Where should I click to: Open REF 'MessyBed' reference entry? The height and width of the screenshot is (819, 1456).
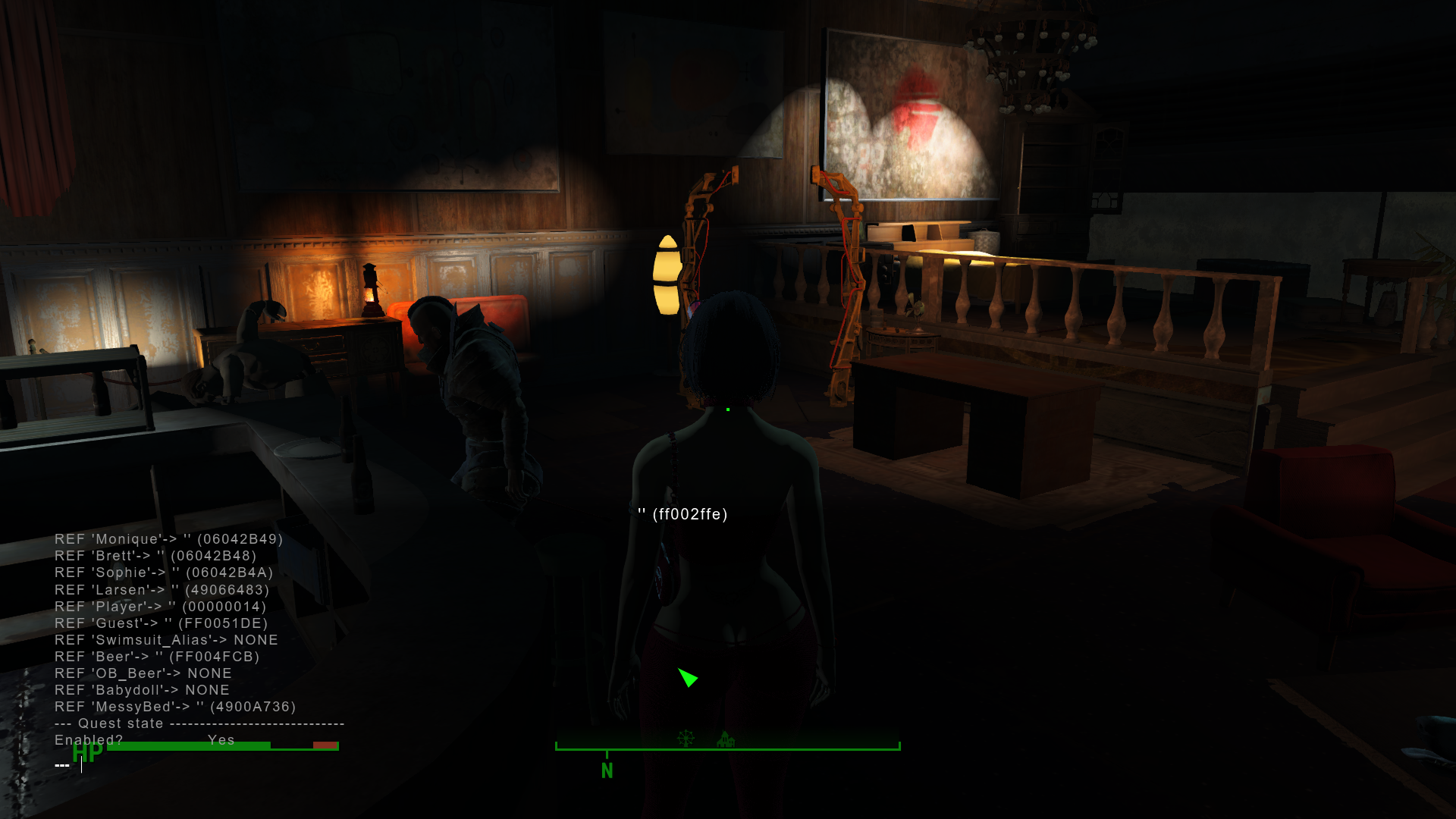click(x=175, y=706)
